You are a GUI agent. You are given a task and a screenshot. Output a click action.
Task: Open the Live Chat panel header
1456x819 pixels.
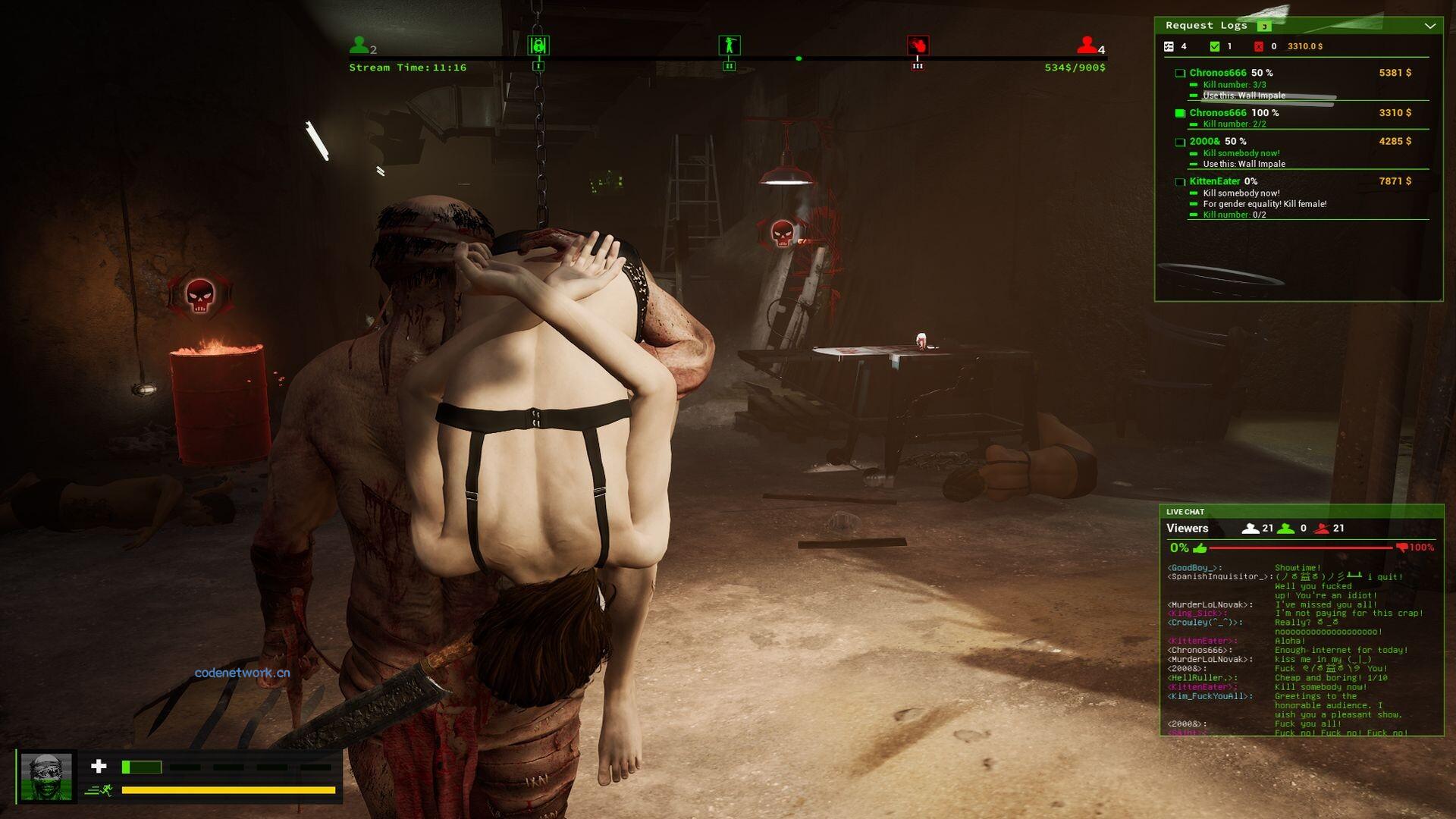click(1185, 512)
